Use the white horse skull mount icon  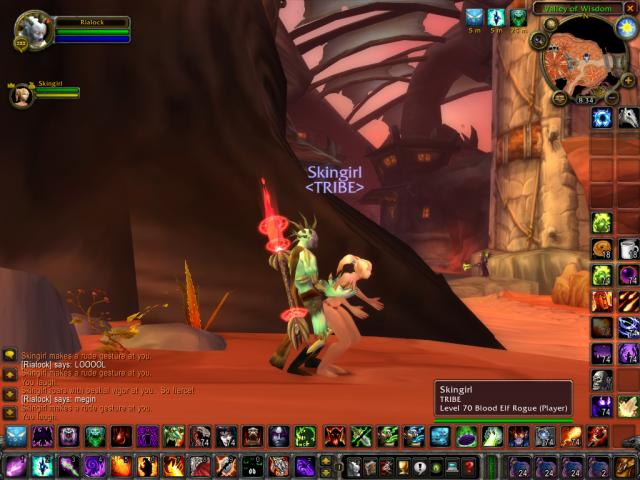coord(628,118)
